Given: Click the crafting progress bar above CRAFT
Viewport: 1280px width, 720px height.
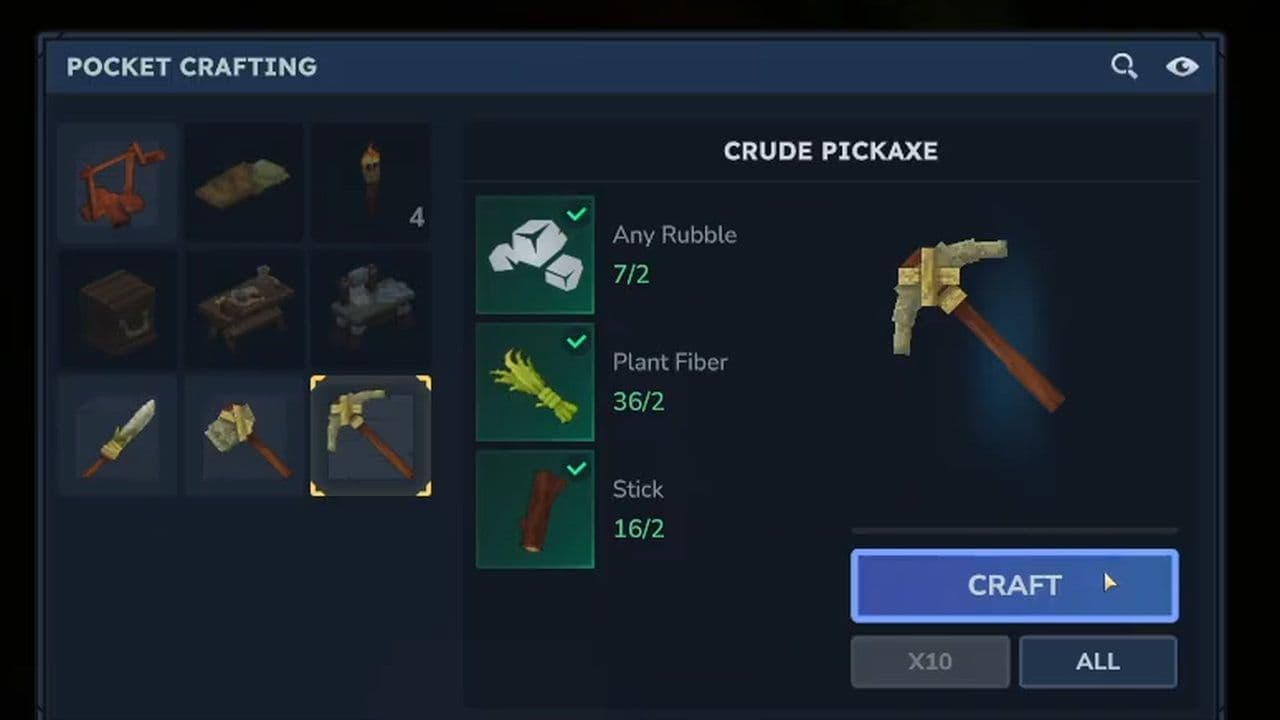Looking at the screenshot, I should click(1014, 530).
